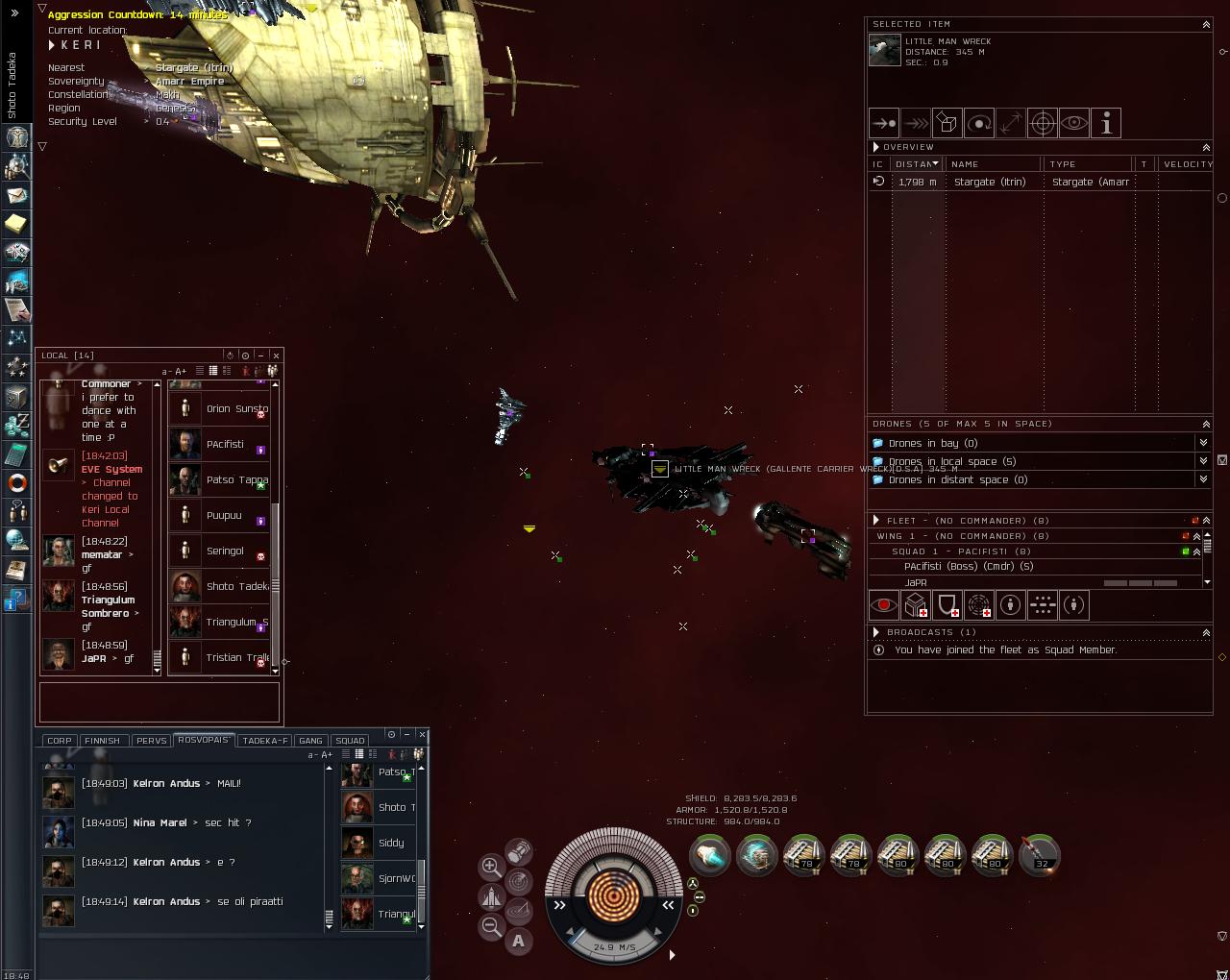1230x980 pixels.
Task: Click the Approach button for the selected wreck
Action: coord(883,123)
